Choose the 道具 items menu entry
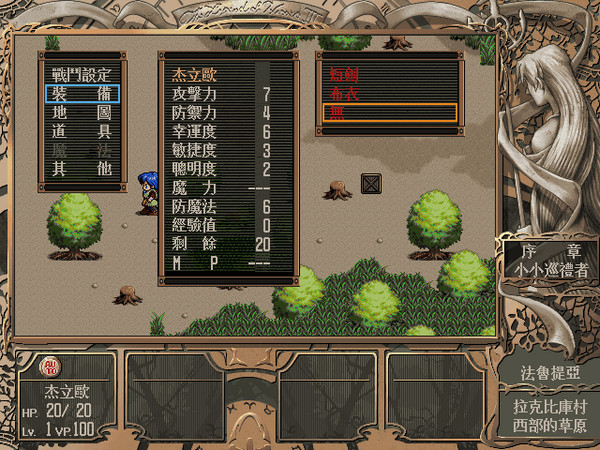The width and height of the screenshot is (600, 450). (82, 131)
